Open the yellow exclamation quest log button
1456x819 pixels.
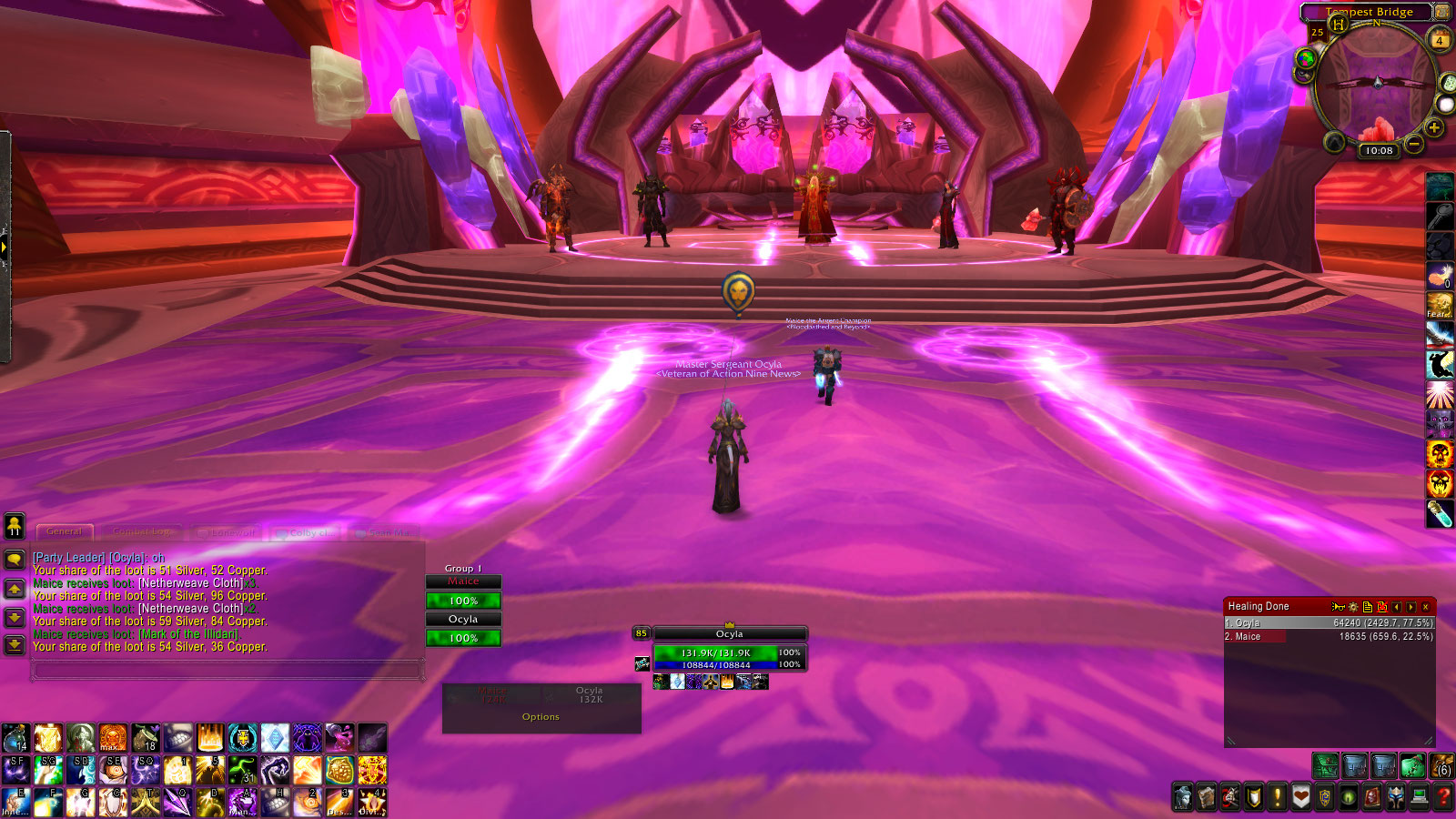[x=1278, y=798]
